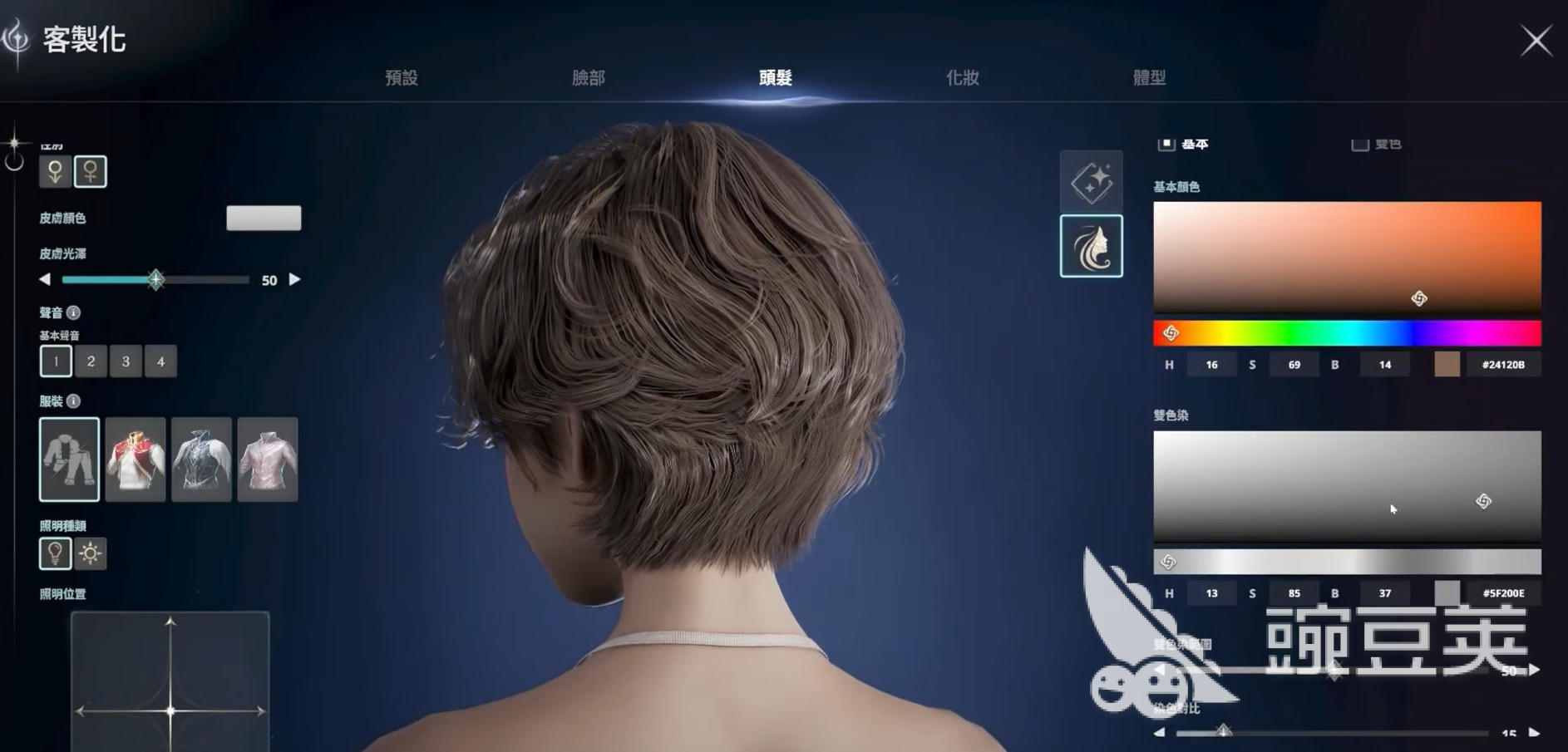Select the light bulb lighting type icon
The height and width of the screenshot is (752, 1568).
point(55,553)
